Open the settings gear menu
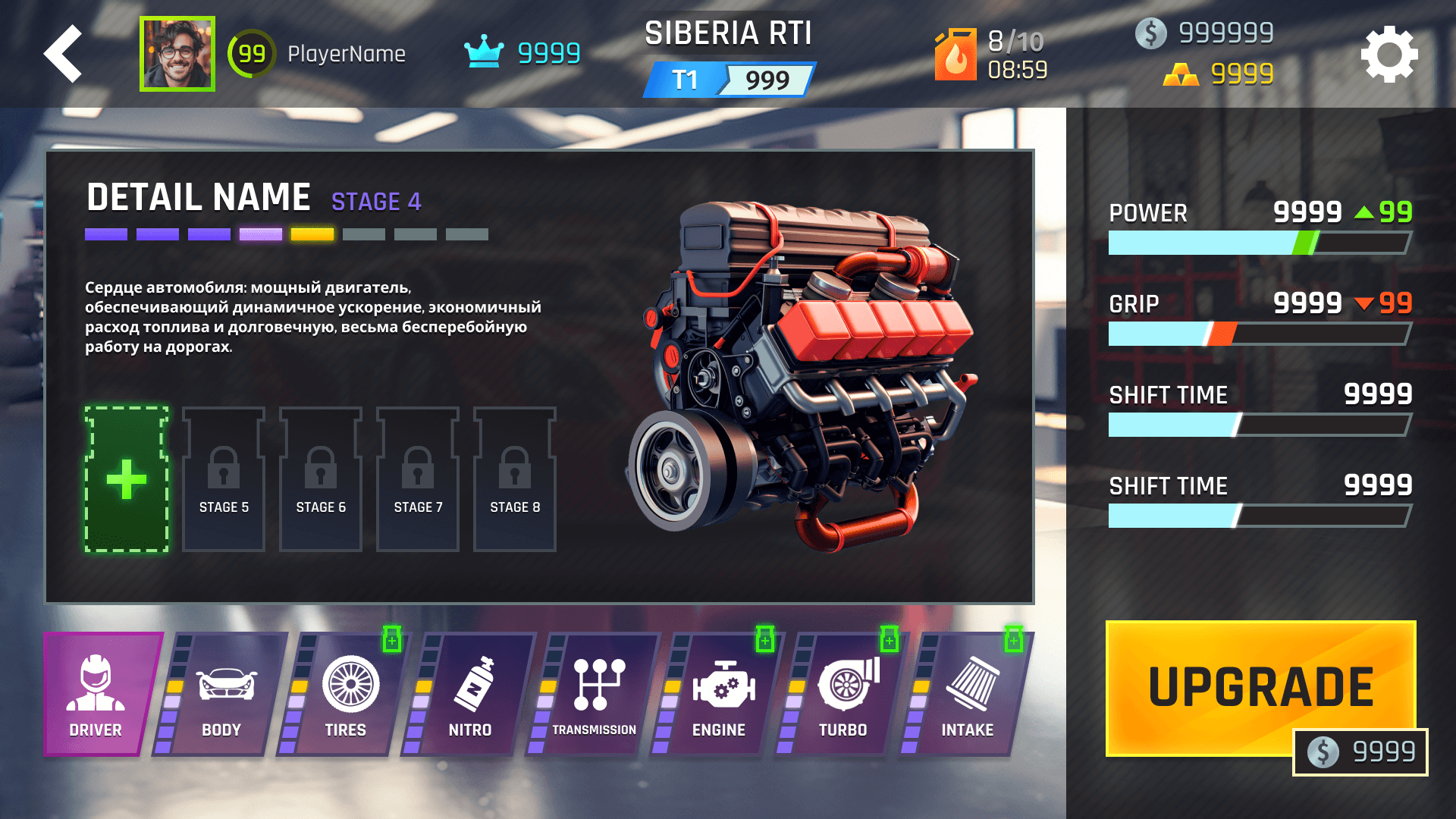Screen dimensions: 1456x819 point(1389,55)
